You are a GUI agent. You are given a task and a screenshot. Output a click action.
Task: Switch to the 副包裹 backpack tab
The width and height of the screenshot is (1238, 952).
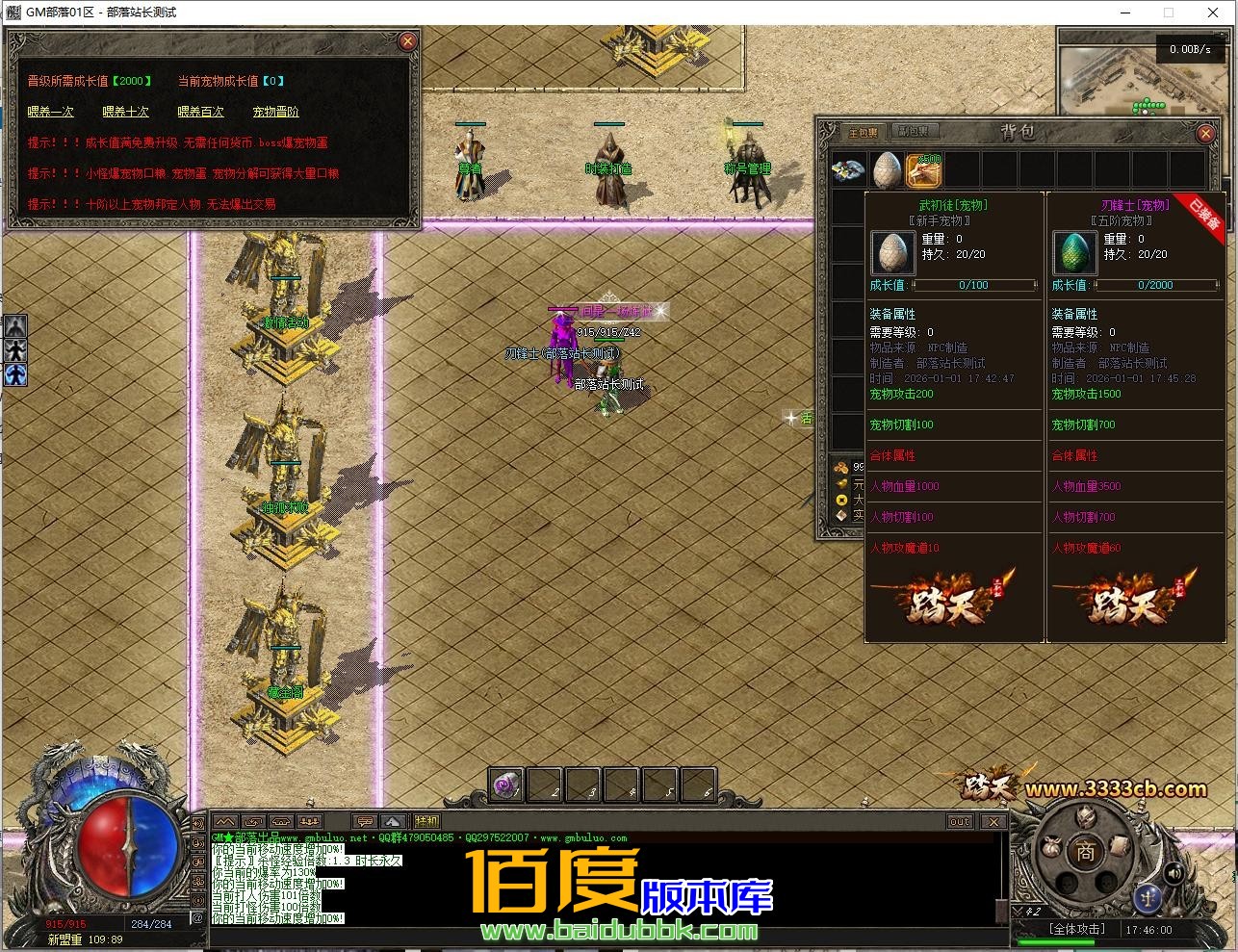(x=914, y=132)
